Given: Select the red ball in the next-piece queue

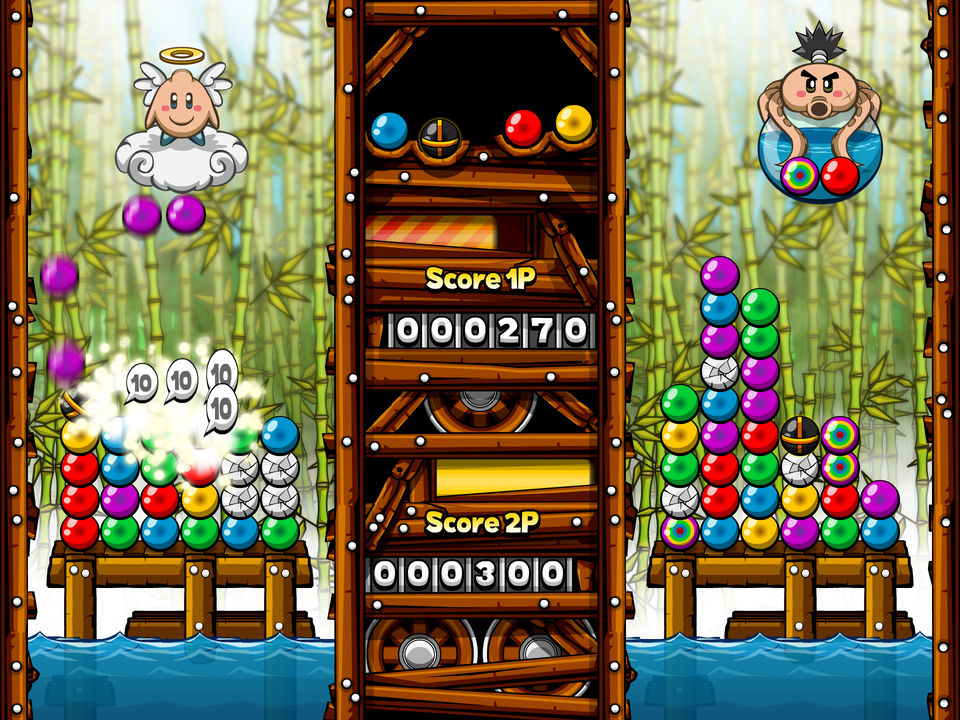Looking at the screenshot, I should tap(523, 128).
